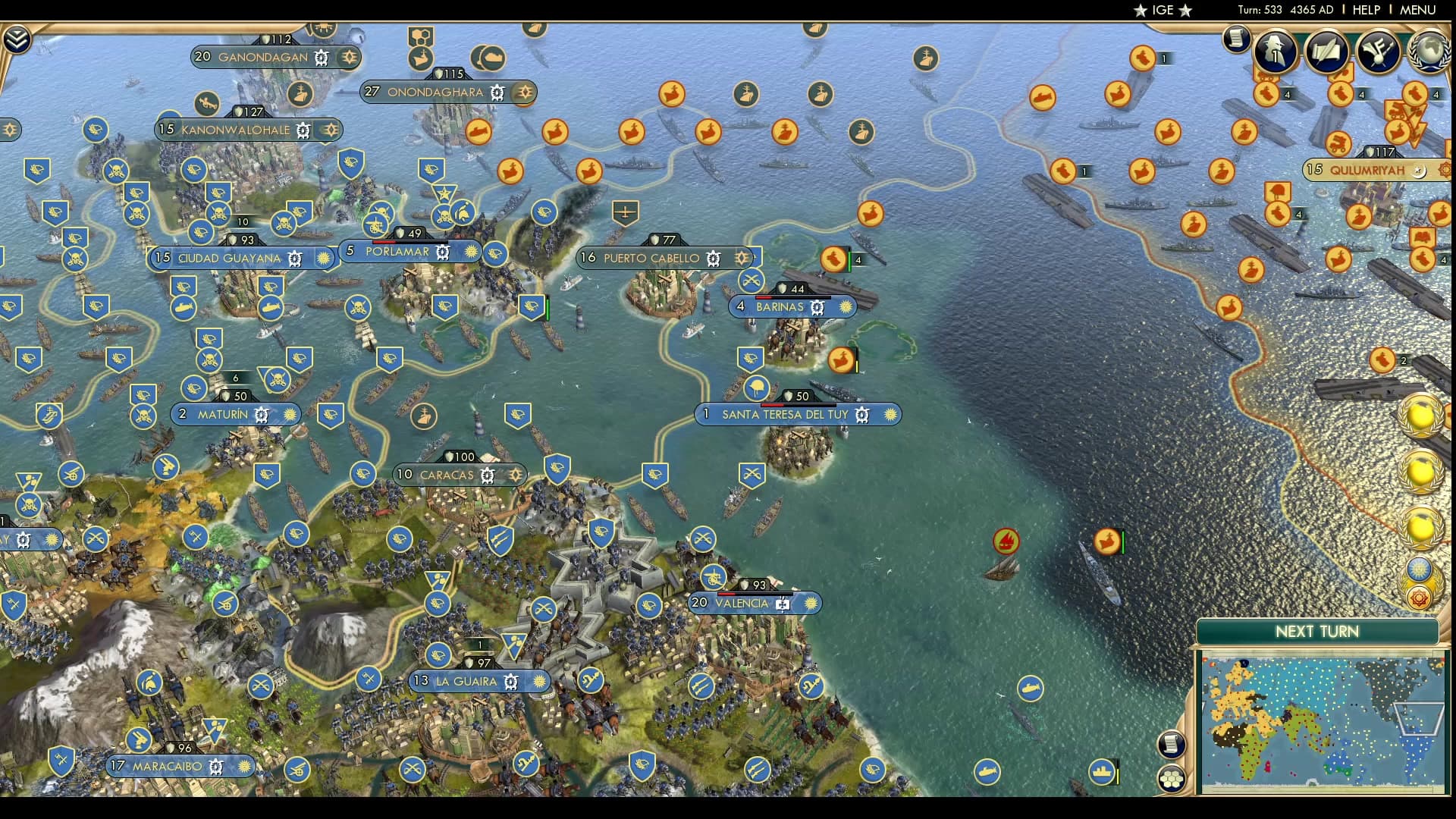Open the notification log scroll icon top-right
The height and width of the screenshot is (819, 1456).
1236,39
